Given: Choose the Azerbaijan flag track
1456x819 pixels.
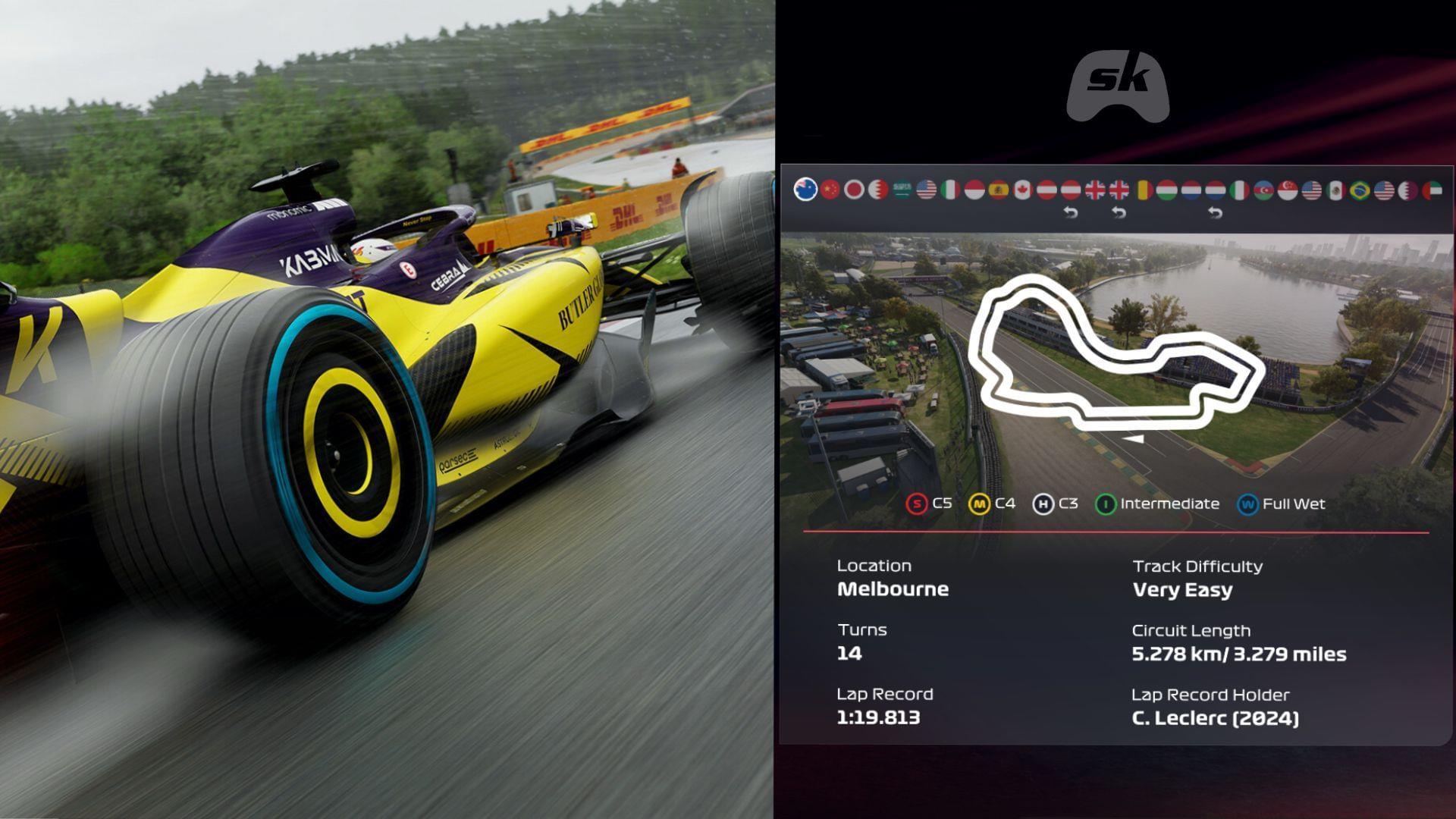Looking at the screenshot, I should coord(1263,190).
